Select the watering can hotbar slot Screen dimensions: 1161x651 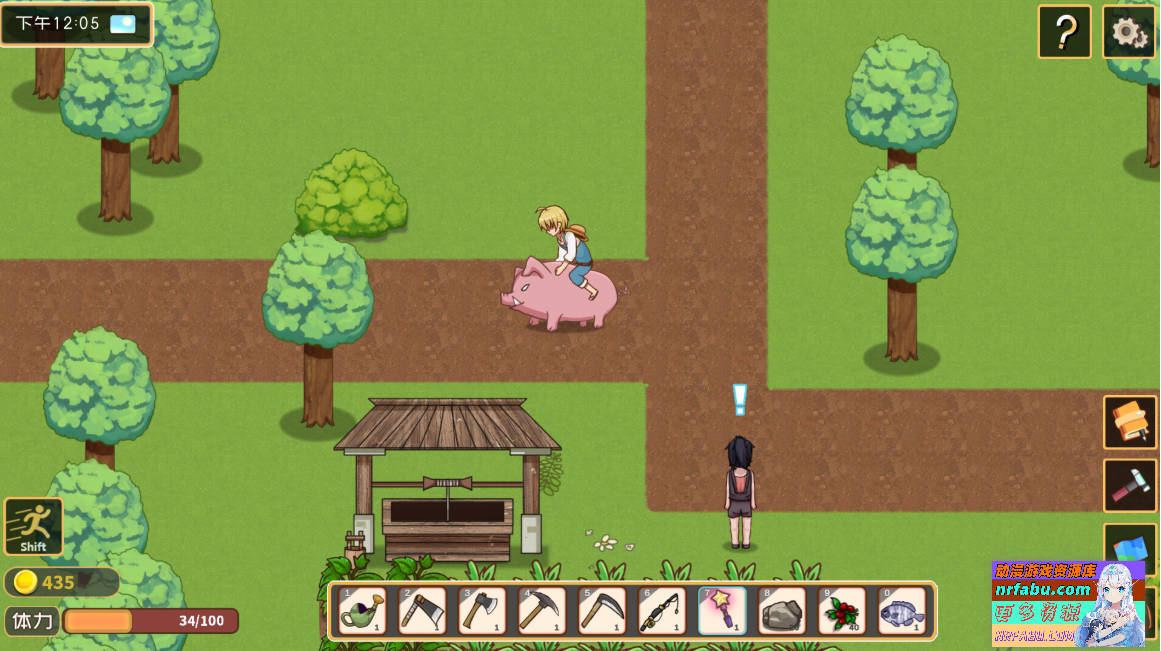pyautogui.click(x=362, y=611)
